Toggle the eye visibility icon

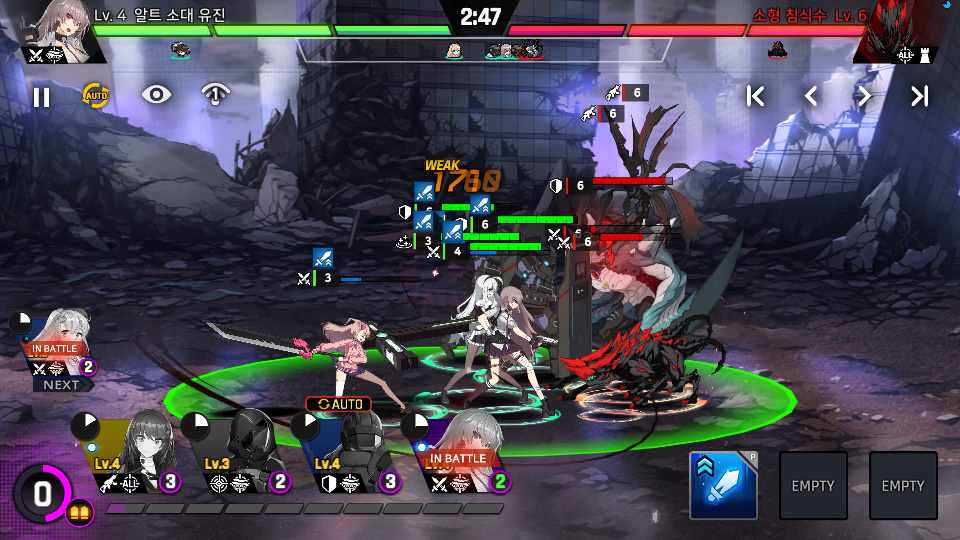click(x=156, y=95)
